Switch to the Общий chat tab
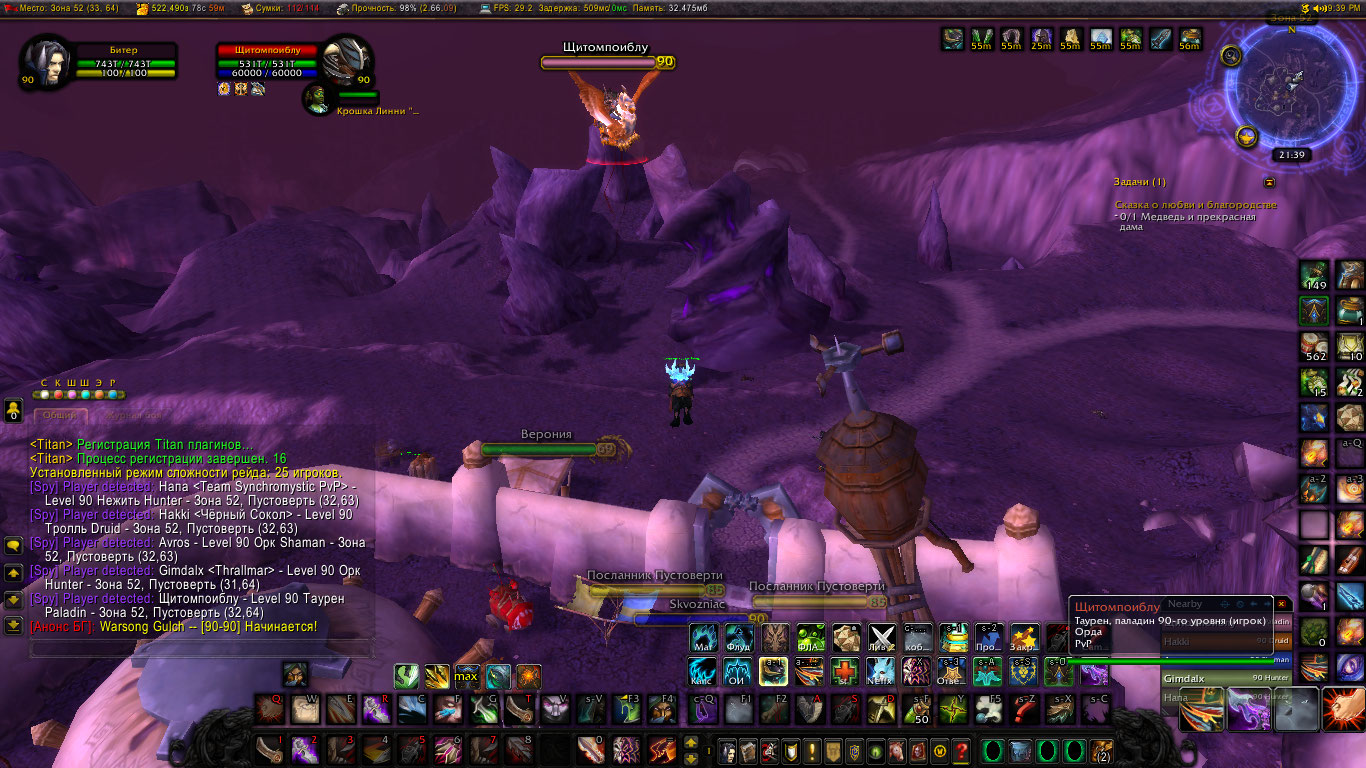1366x768 pixels. 60,415
